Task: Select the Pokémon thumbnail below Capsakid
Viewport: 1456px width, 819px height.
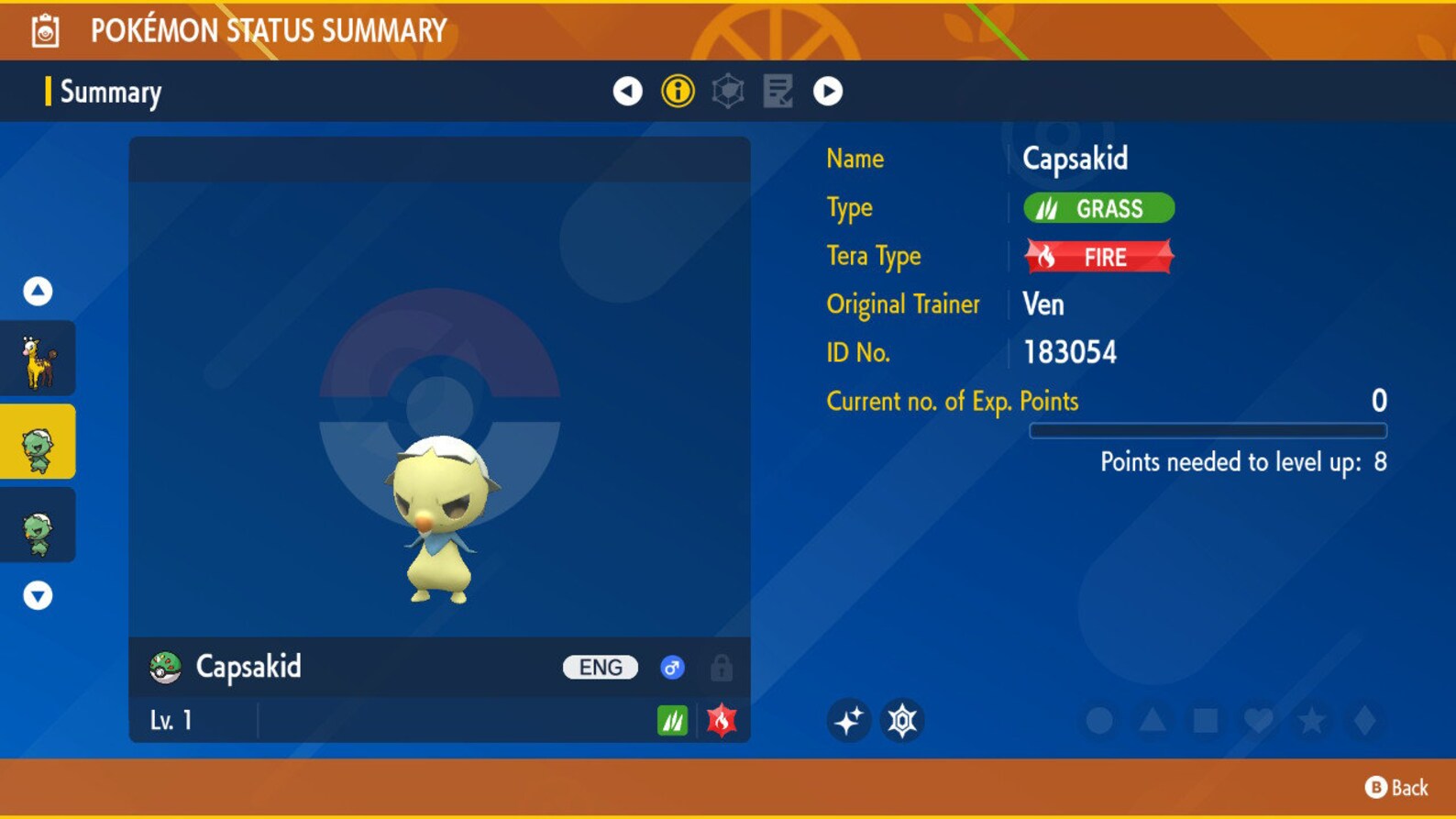Action: coord(38,525)
